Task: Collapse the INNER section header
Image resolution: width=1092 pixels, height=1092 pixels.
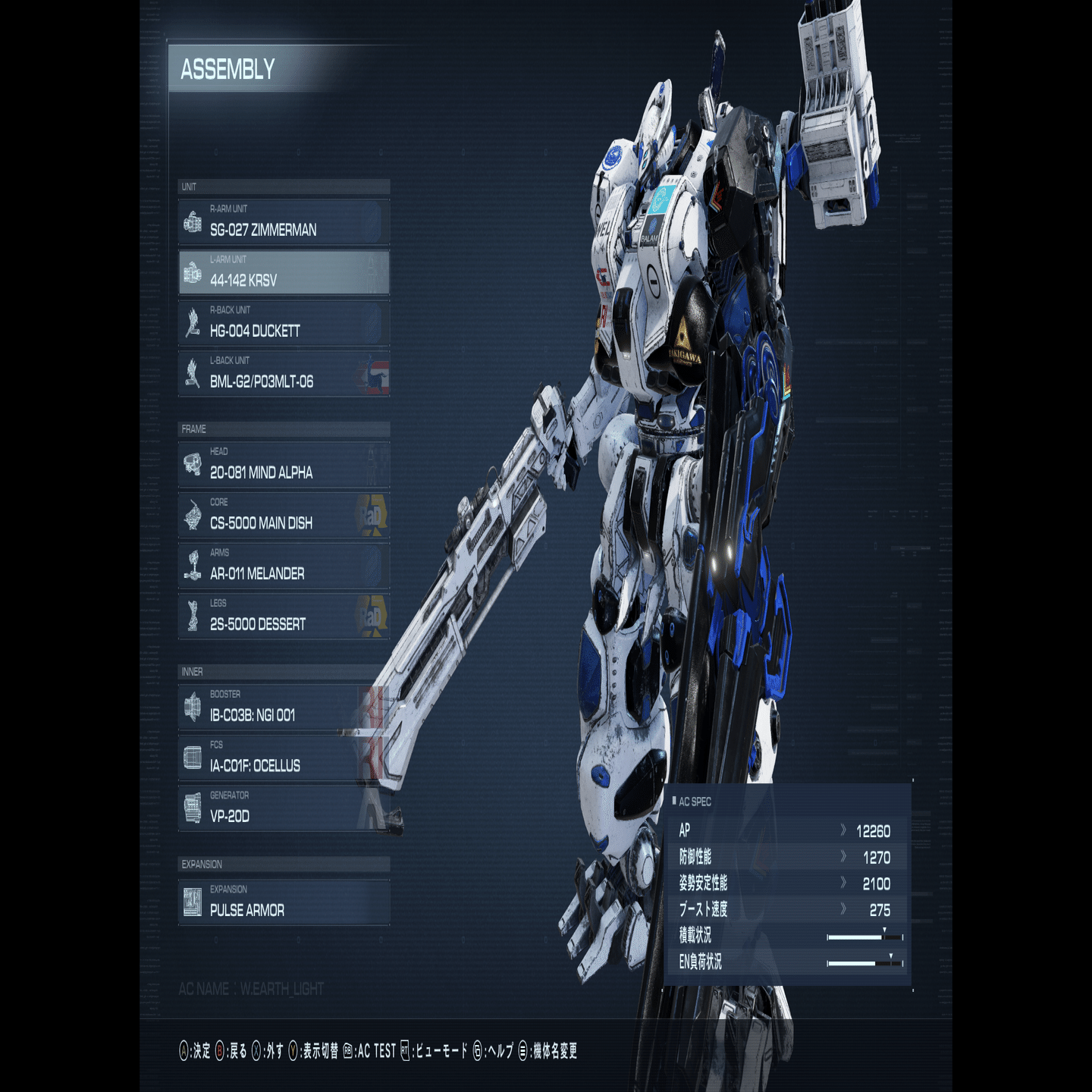Action: point(283,671)
